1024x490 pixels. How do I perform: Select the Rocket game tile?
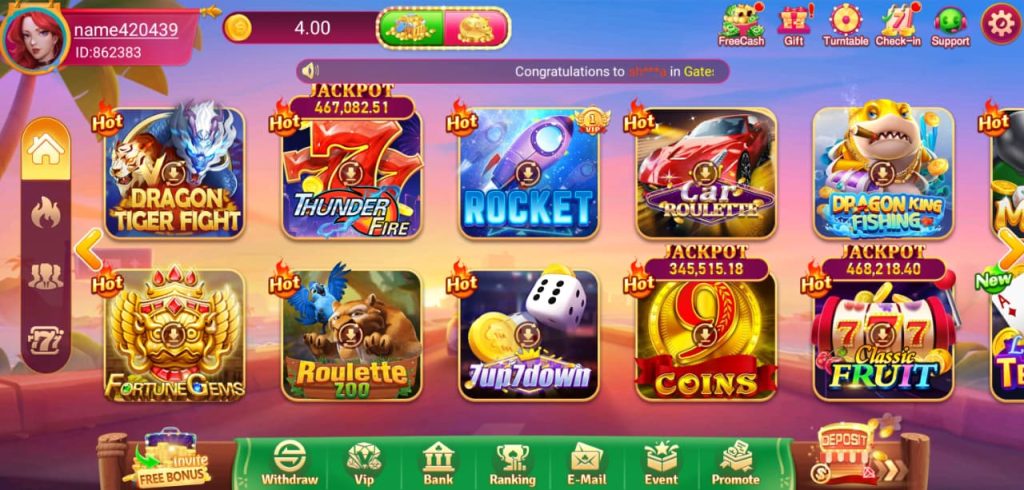(527, 175)
